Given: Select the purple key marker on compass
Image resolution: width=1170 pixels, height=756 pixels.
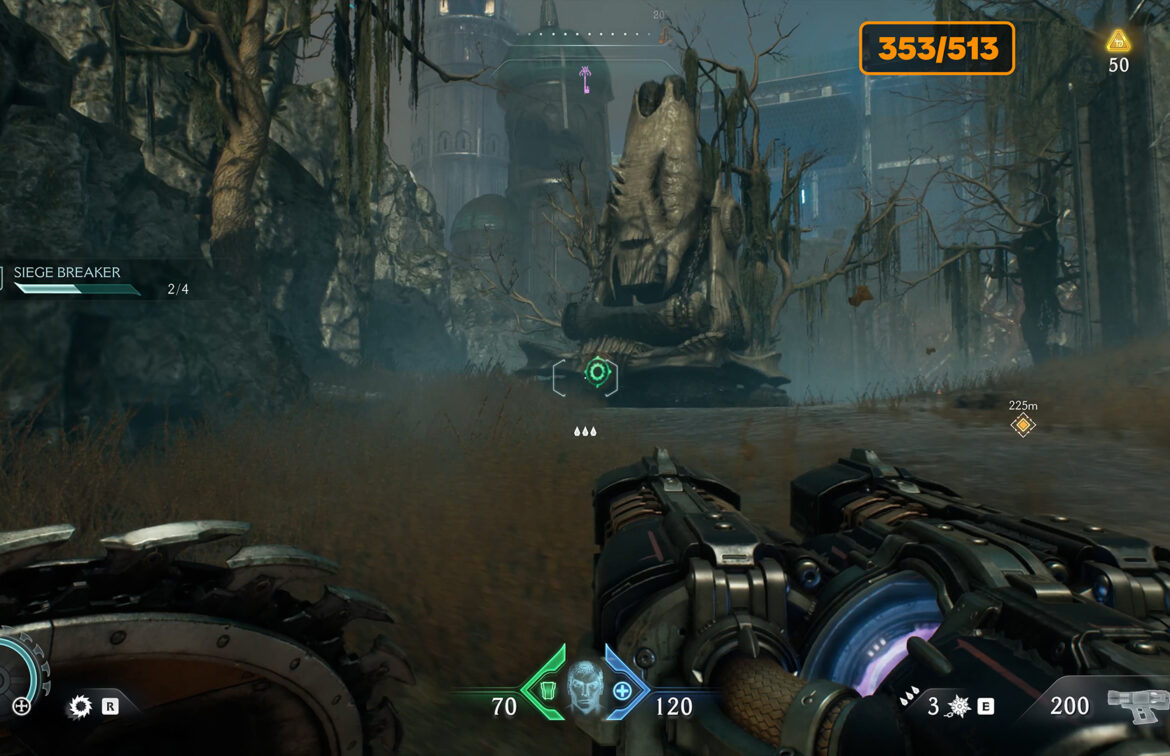Looking at the screenshot, I should click(x=584, y=77).
